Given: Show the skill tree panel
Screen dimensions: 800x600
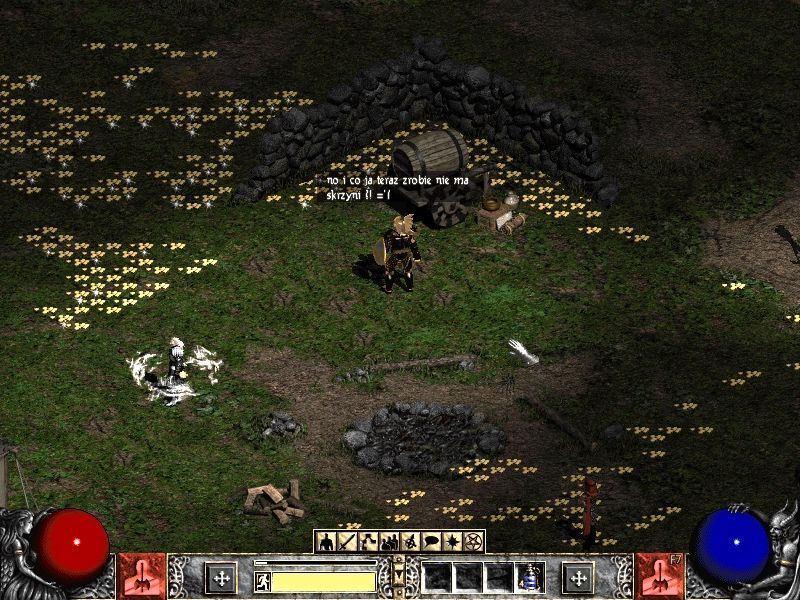Looking at the screenshot, I should click(x=368, y=541).
